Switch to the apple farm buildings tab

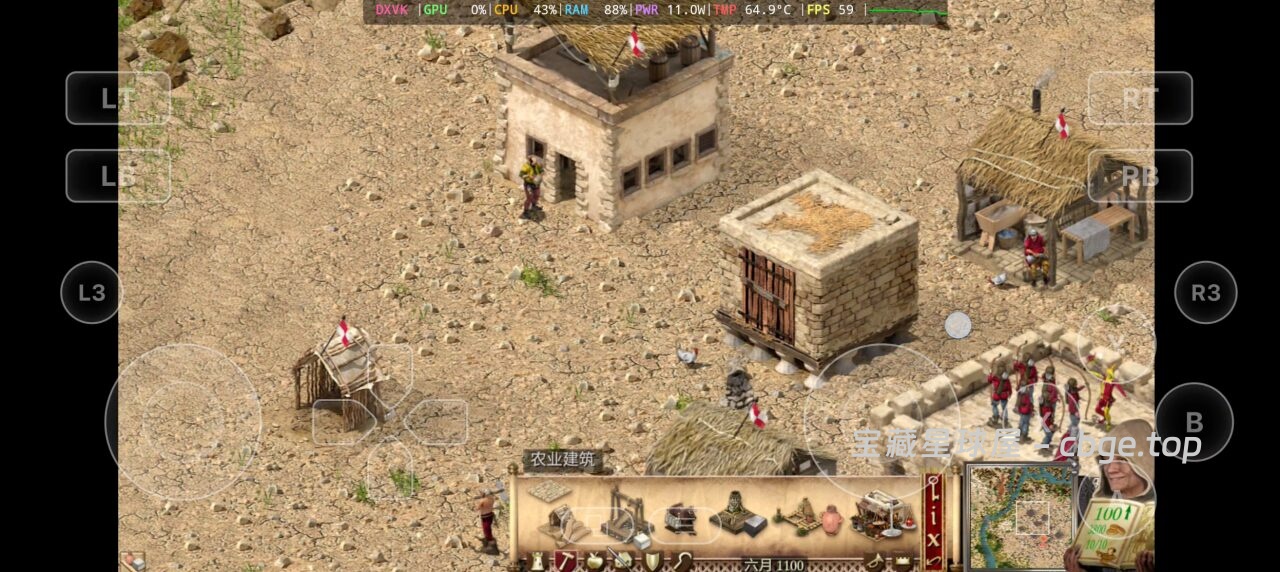594,562
